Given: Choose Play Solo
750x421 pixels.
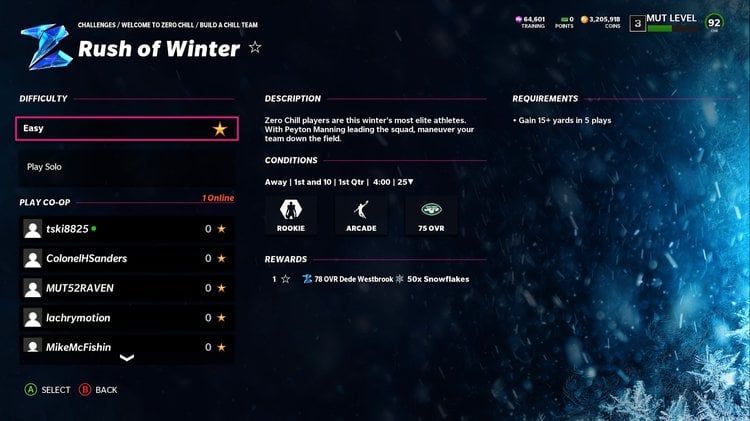Looking at the screenshot, I should (x=127, y=167).
